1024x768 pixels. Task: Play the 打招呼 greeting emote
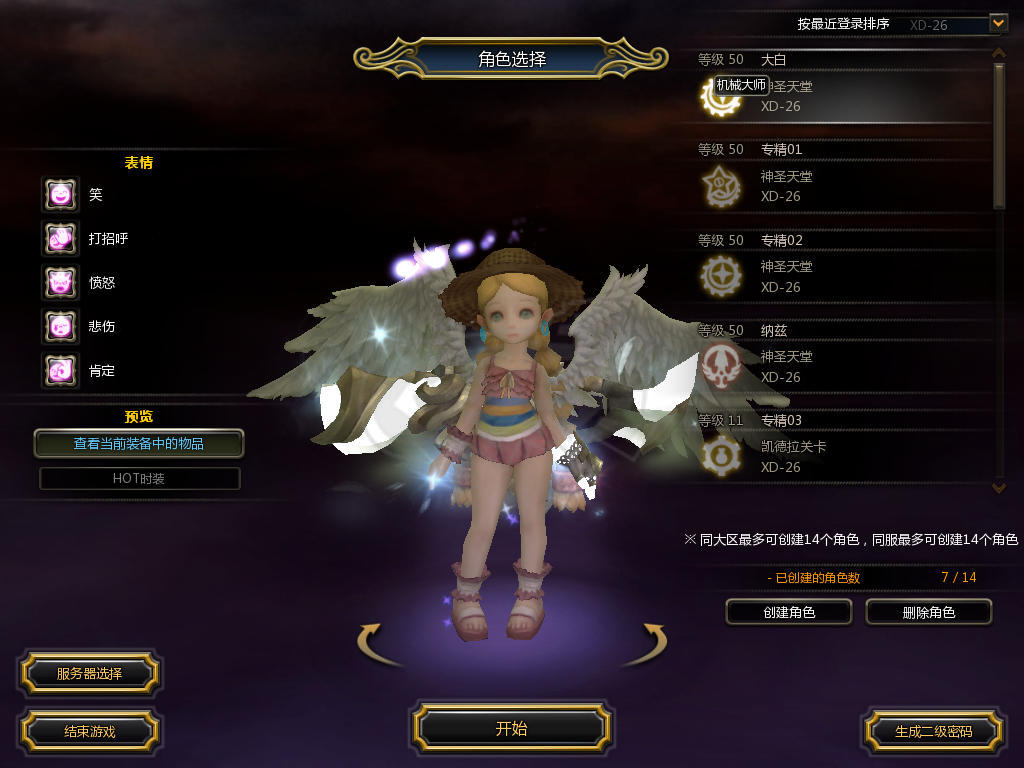[x=60, y=238]
